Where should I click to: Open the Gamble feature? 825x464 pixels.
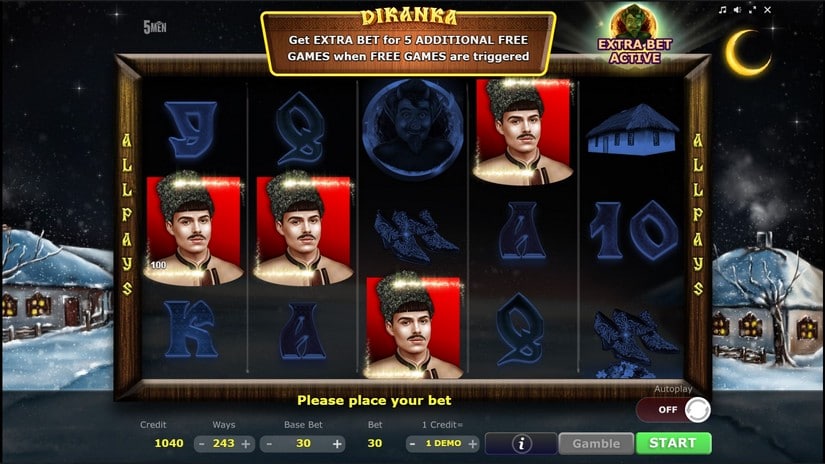(x=596, y=443)
